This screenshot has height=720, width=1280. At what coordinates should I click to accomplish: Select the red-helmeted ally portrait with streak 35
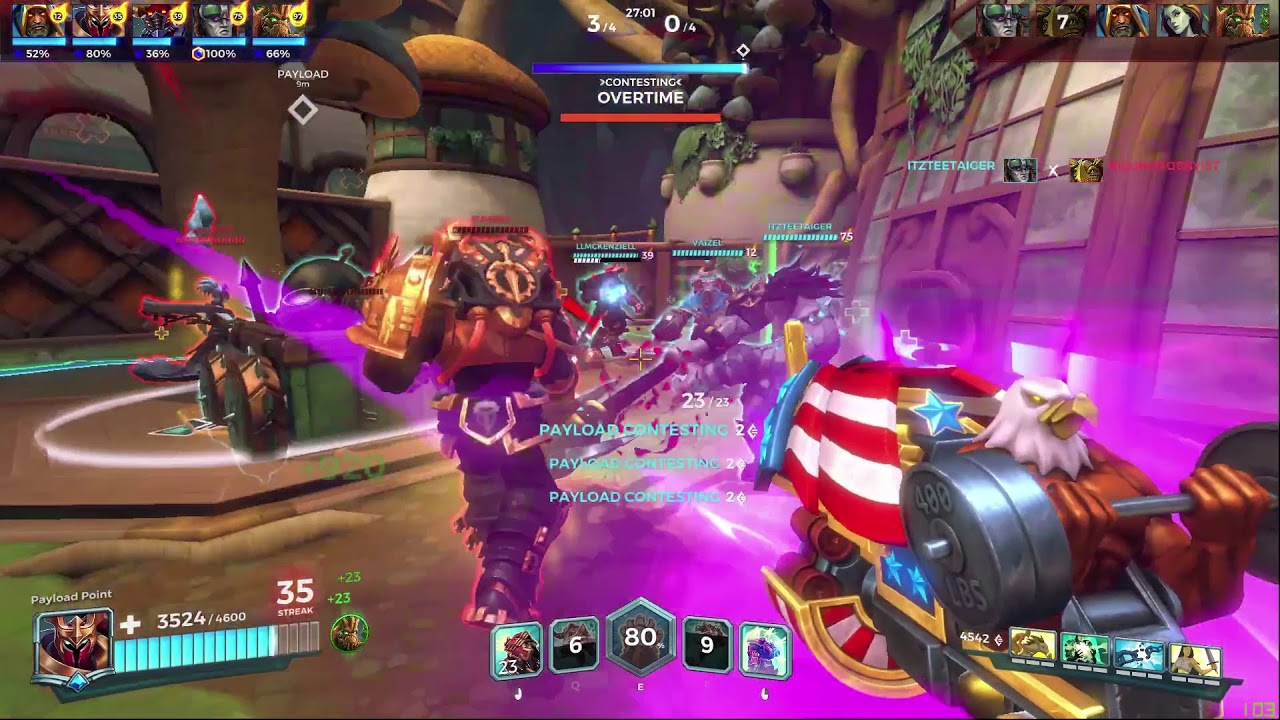coord(98,22)
